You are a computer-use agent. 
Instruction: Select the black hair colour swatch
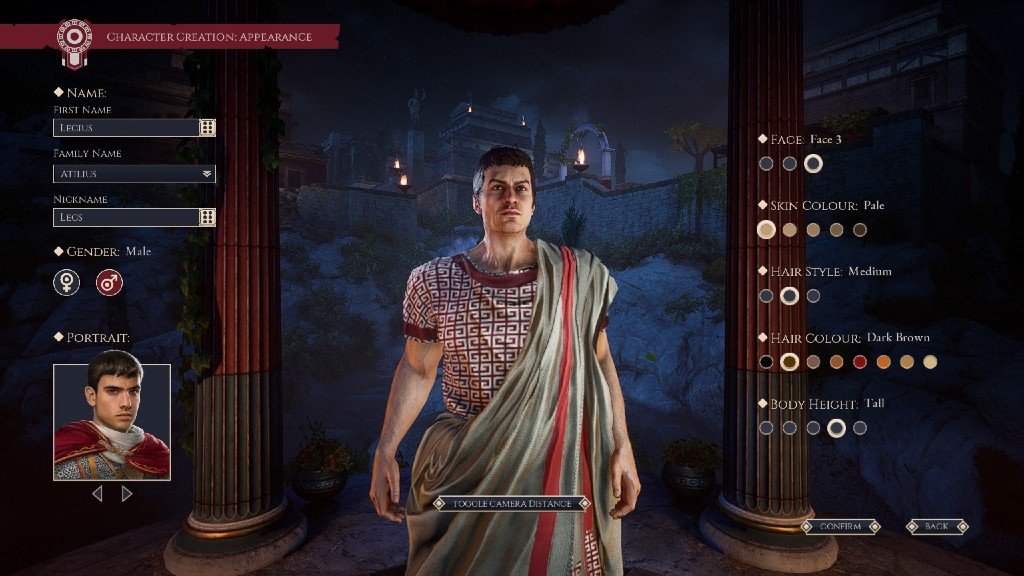[766, 362]
